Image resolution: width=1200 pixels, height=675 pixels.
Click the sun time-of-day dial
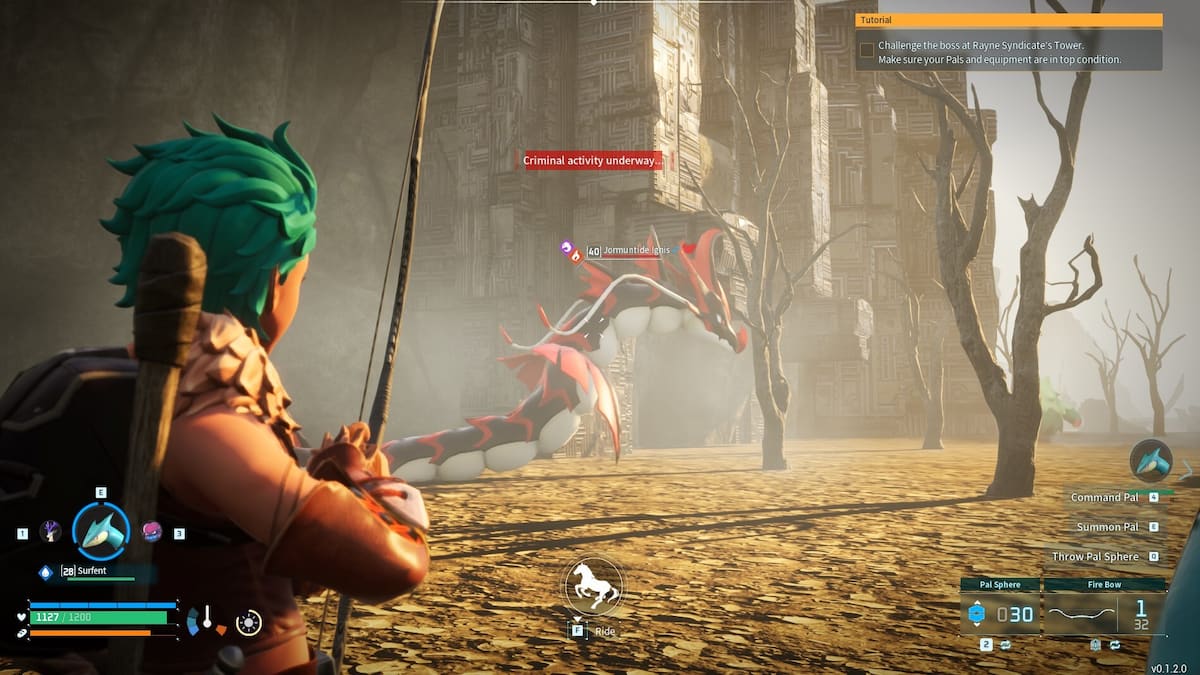coord(248,623)
